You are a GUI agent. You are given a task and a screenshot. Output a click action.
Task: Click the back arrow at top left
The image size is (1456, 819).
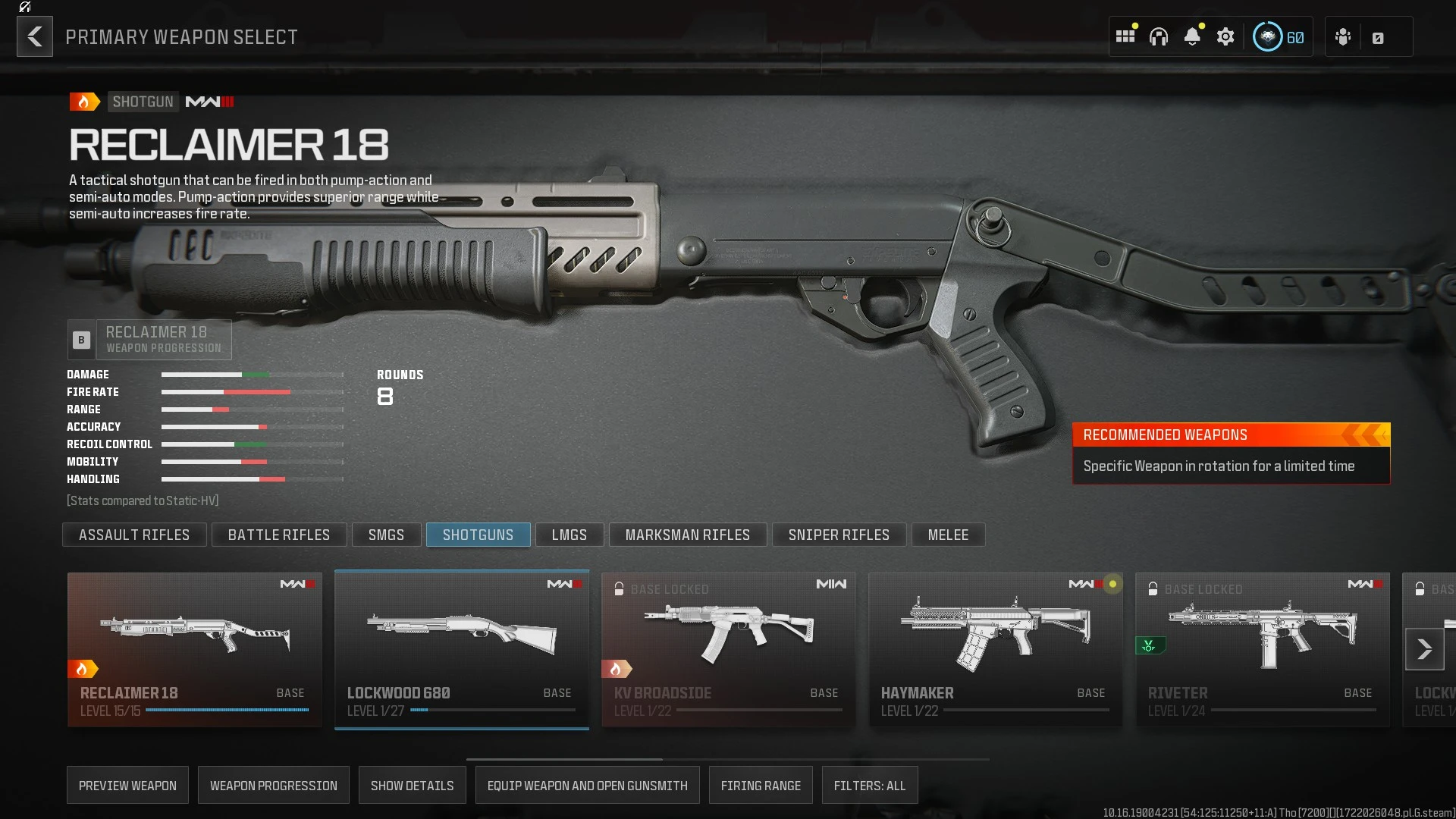click(x=34, y=36)
